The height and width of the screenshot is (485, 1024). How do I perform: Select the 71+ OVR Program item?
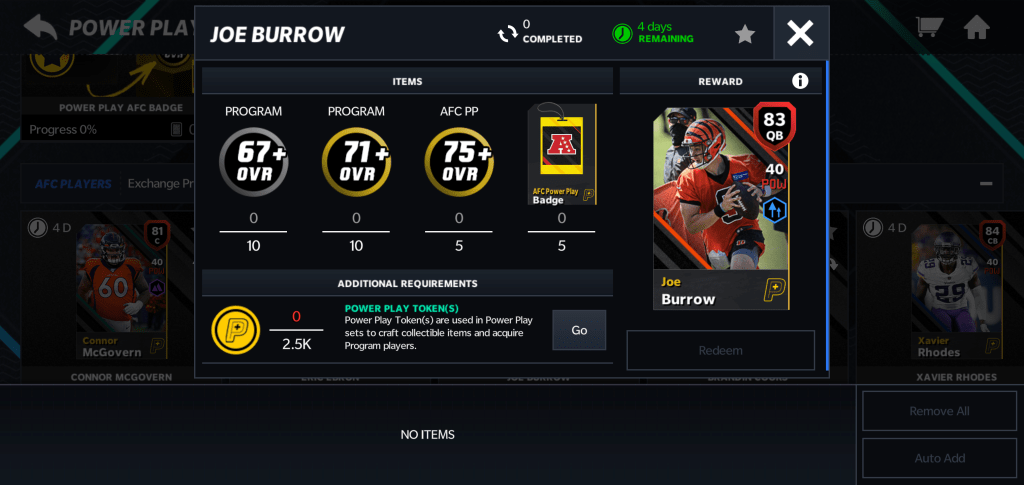pos(356,160)
